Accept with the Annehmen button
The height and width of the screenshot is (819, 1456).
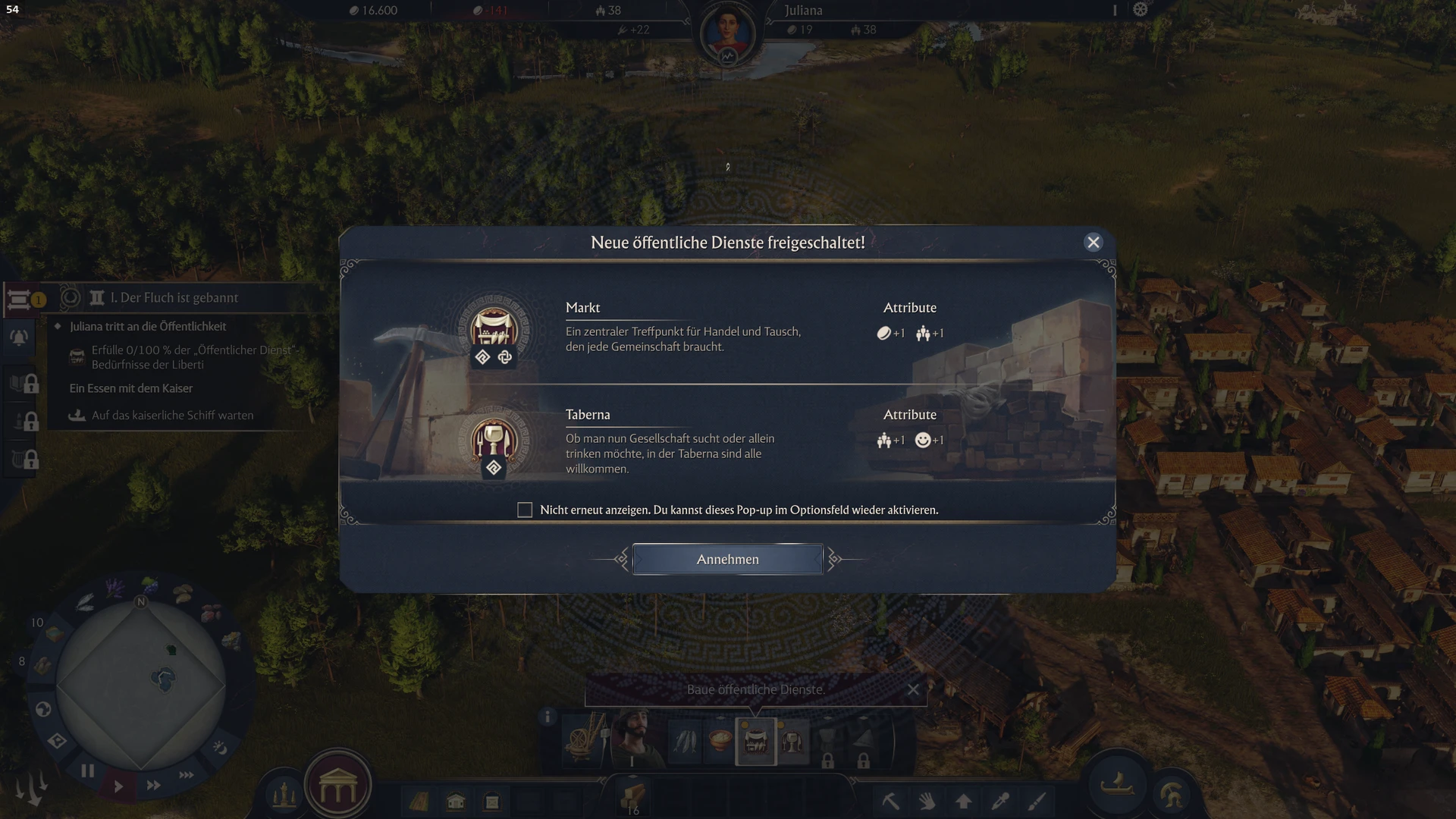pyautogui.click(x=727, y=560)
